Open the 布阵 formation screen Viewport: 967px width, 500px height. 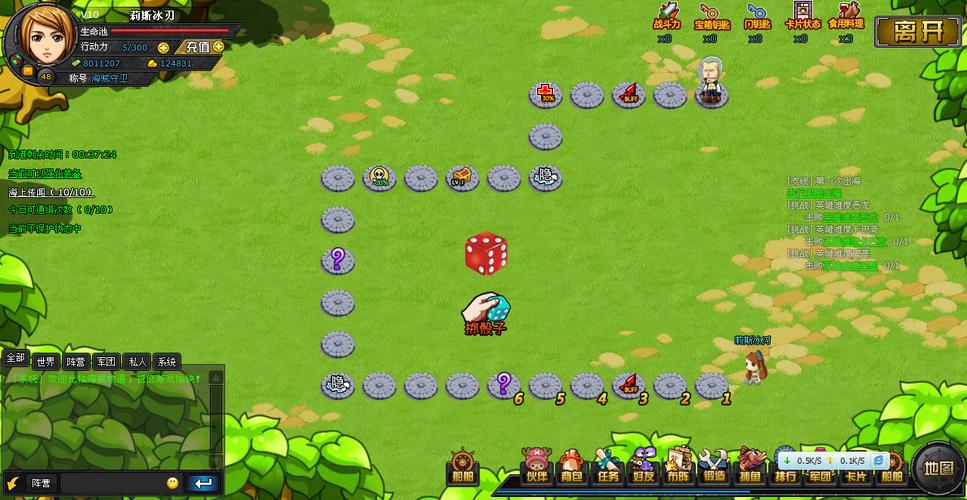coord(677,468)
